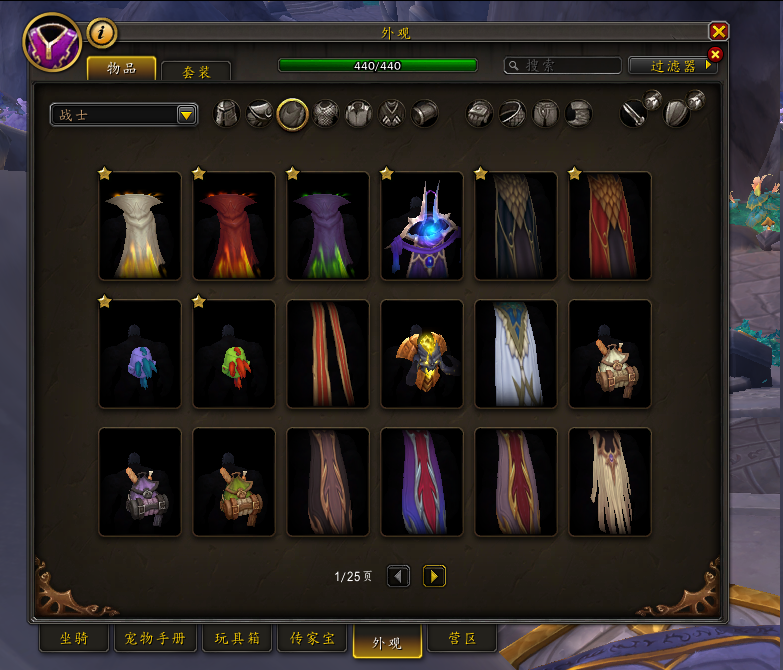Click the round info button
This screenshot has width=783, height=670.
click(102, 33)
